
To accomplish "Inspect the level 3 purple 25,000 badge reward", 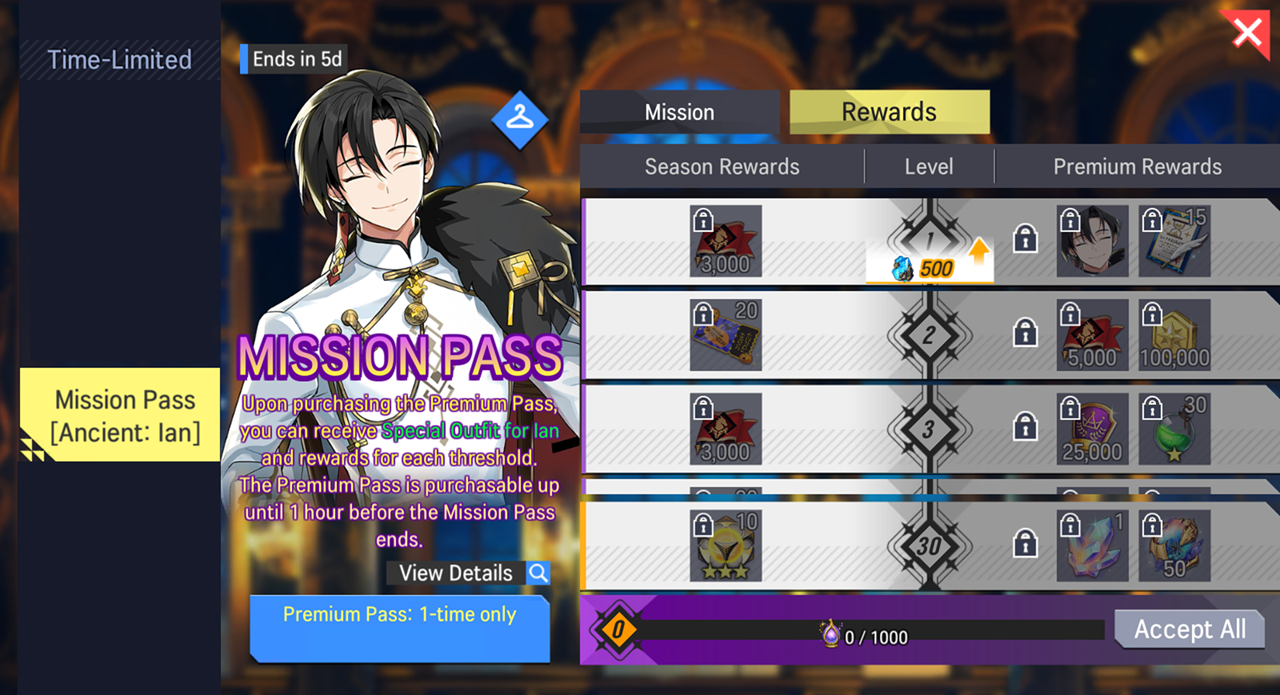I will (x=1093, y=429).
